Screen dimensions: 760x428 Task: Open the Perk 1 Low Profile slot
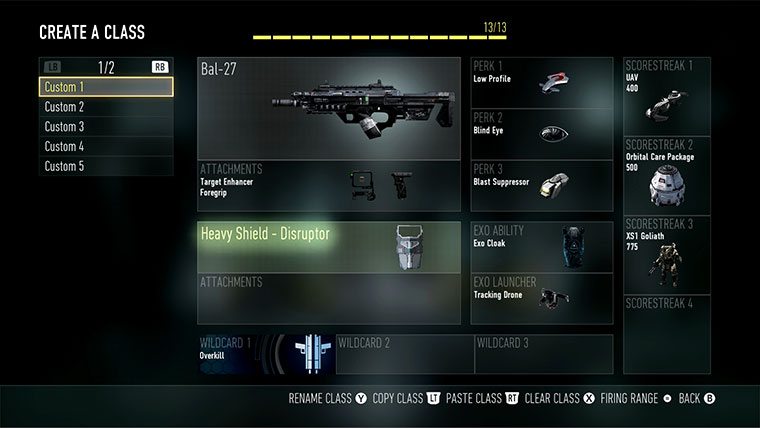click(541, 82)
